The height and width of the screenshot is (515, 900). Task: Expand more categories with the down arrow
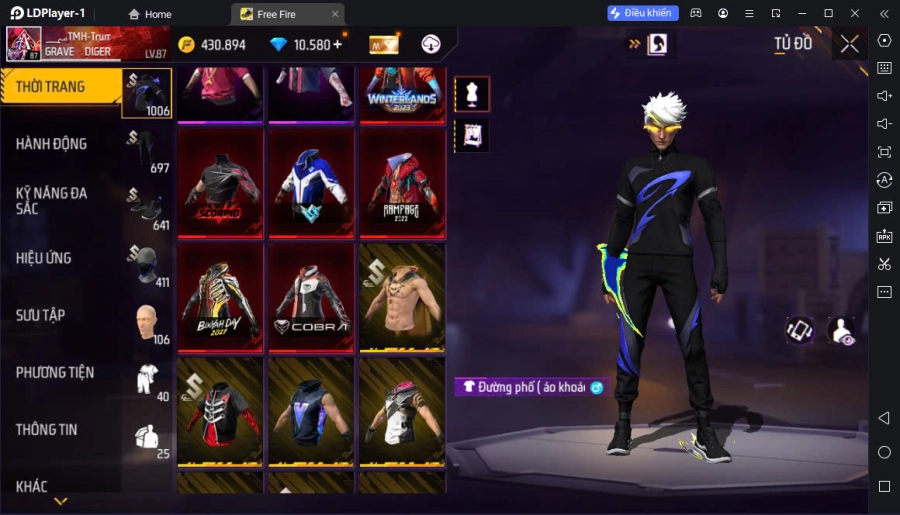61,501
